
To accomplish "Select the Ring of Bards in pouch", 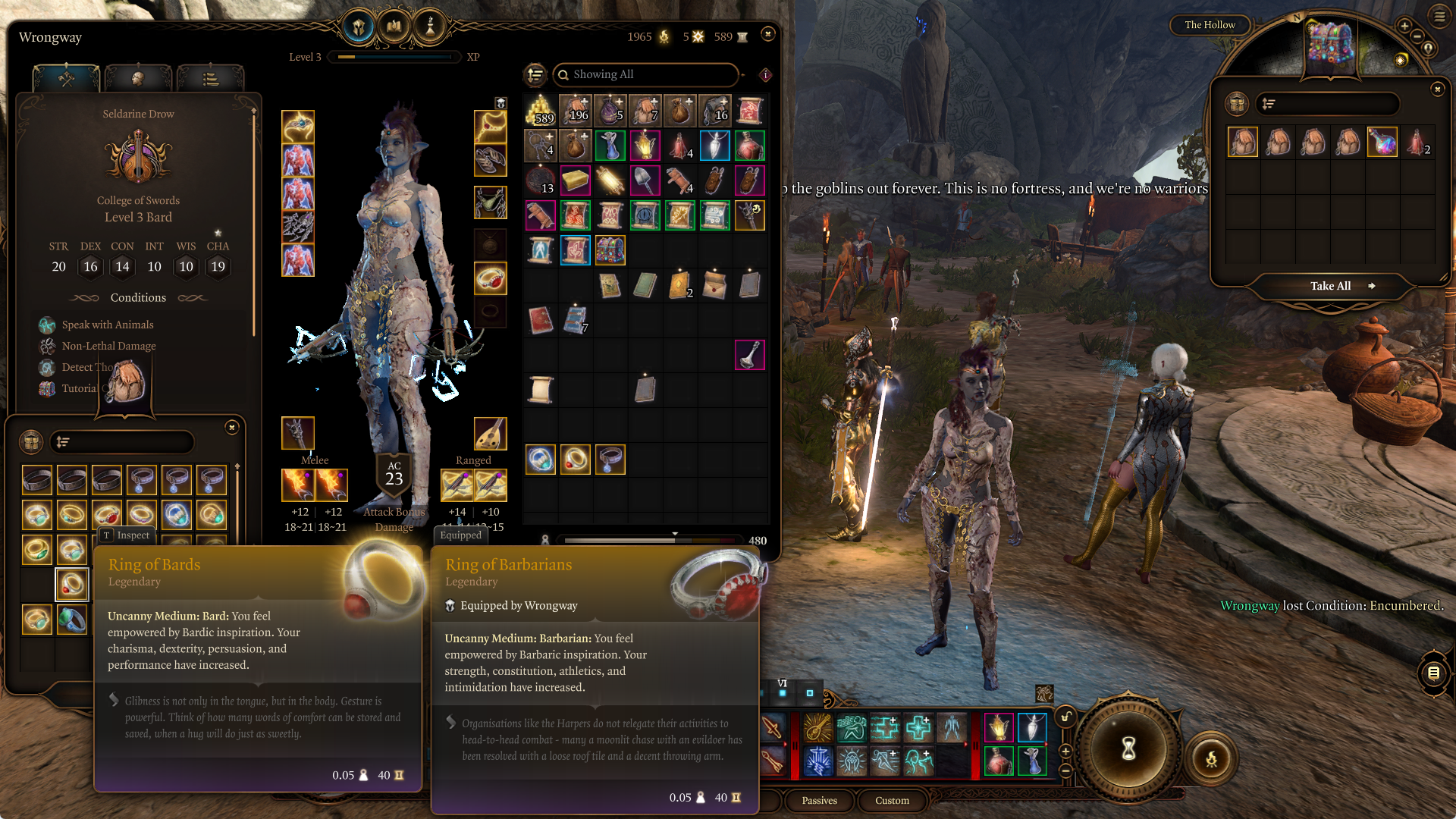I will pos(72,584).
